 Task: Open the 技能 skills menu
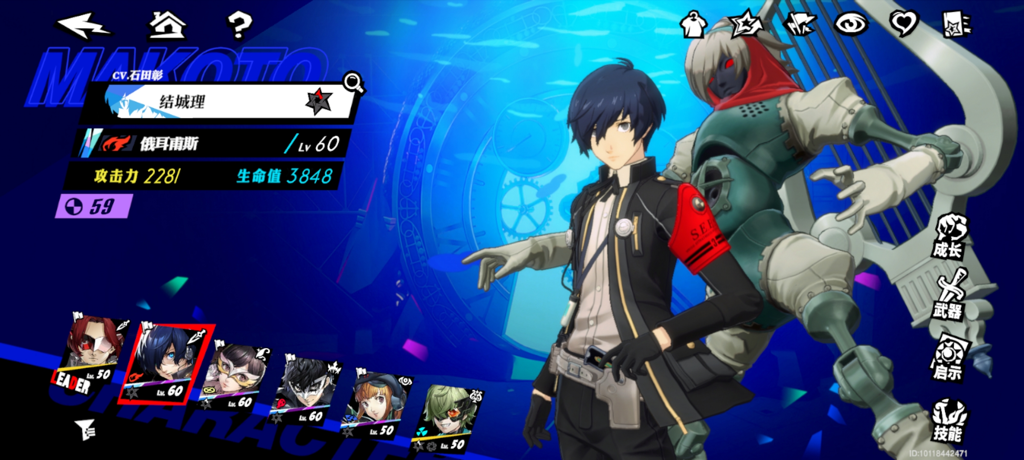pos(948,420)
